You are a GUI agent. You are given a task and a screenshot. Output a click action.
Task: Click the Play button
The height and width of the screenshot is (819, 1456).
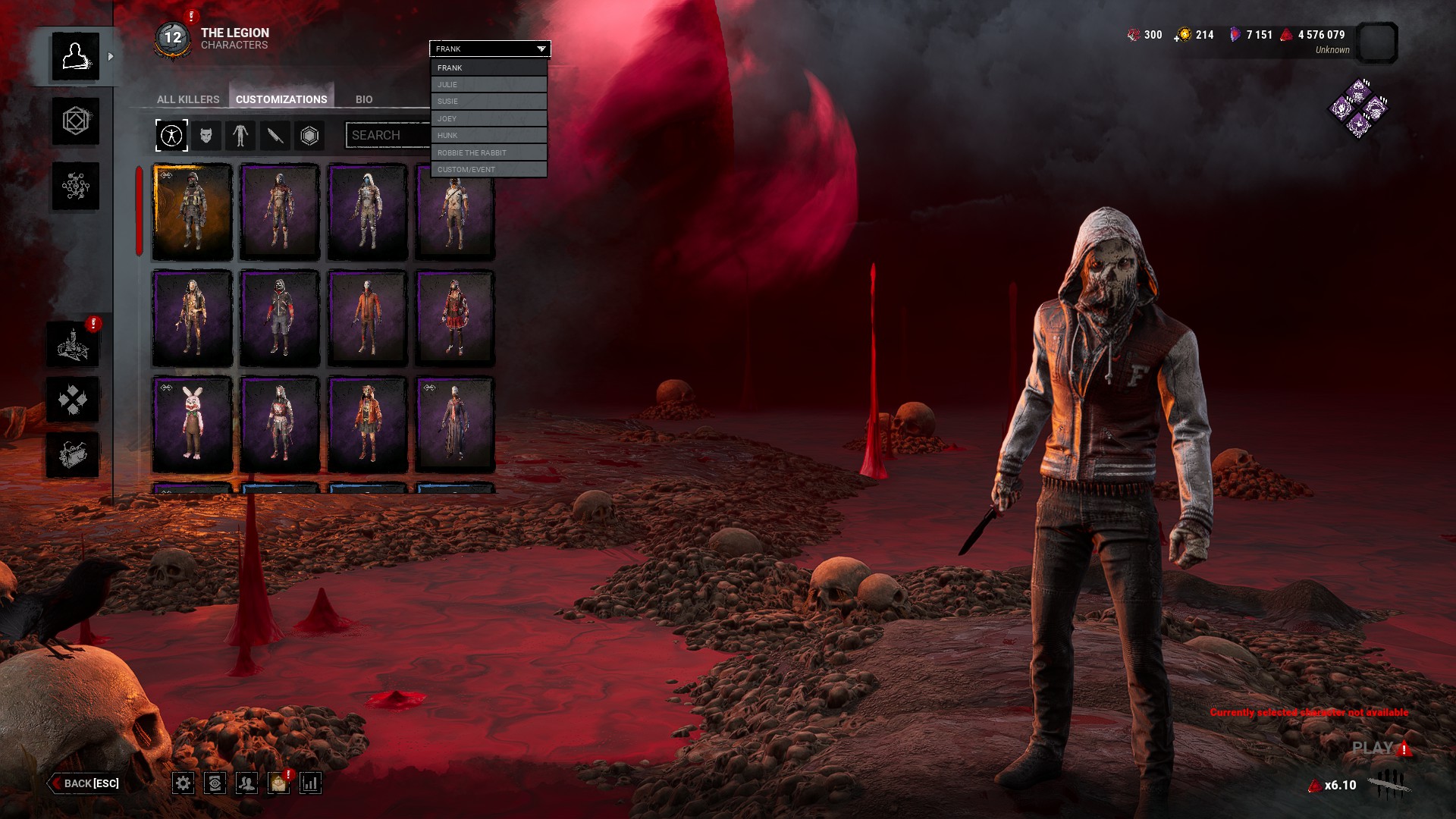1373,748
